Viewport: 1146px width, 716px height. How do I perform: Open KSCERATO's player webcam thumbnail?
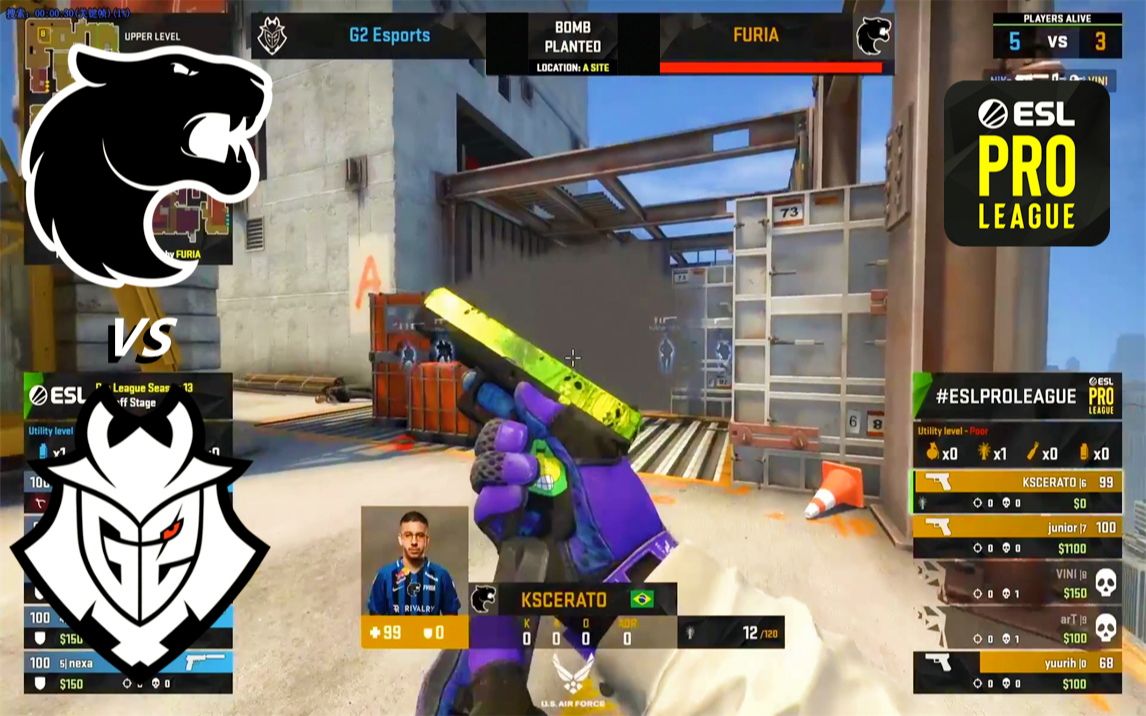(414, 560)
